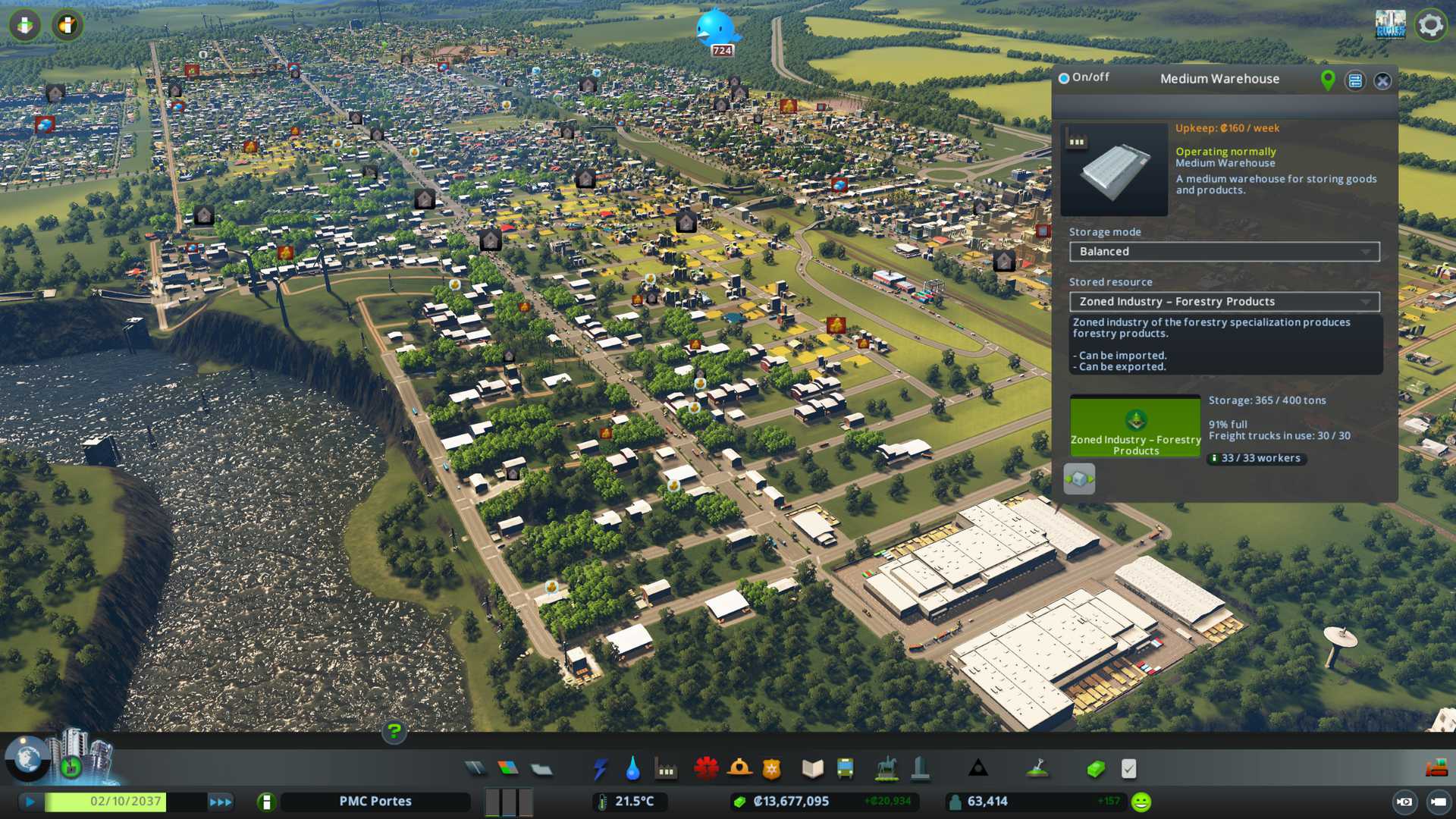This screenshot has height=819, width=1456.
Task: Open the Economy green cash panel
Action: click(x=1095, y=769)
